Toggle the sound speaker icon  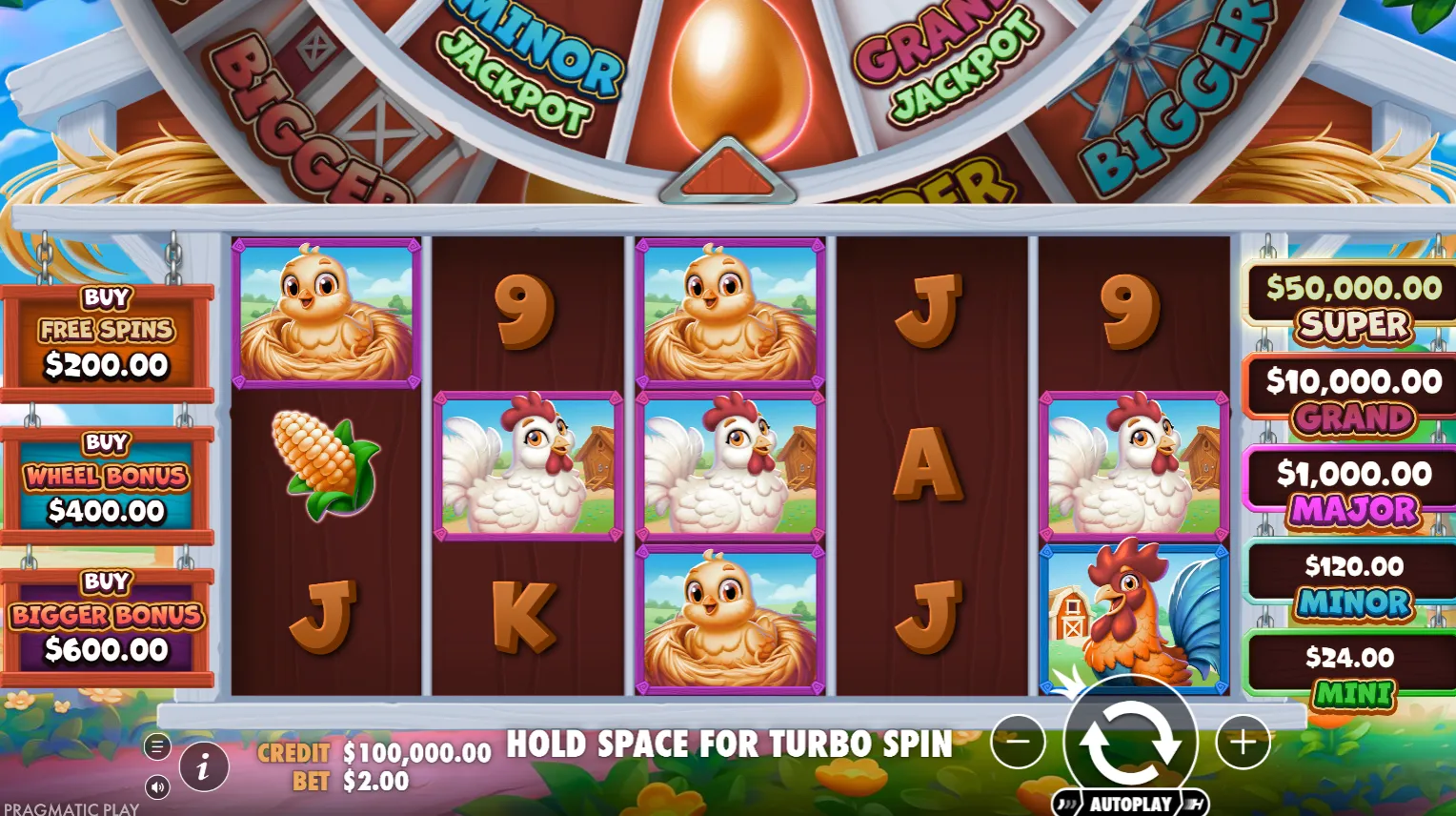coord(157,787)
